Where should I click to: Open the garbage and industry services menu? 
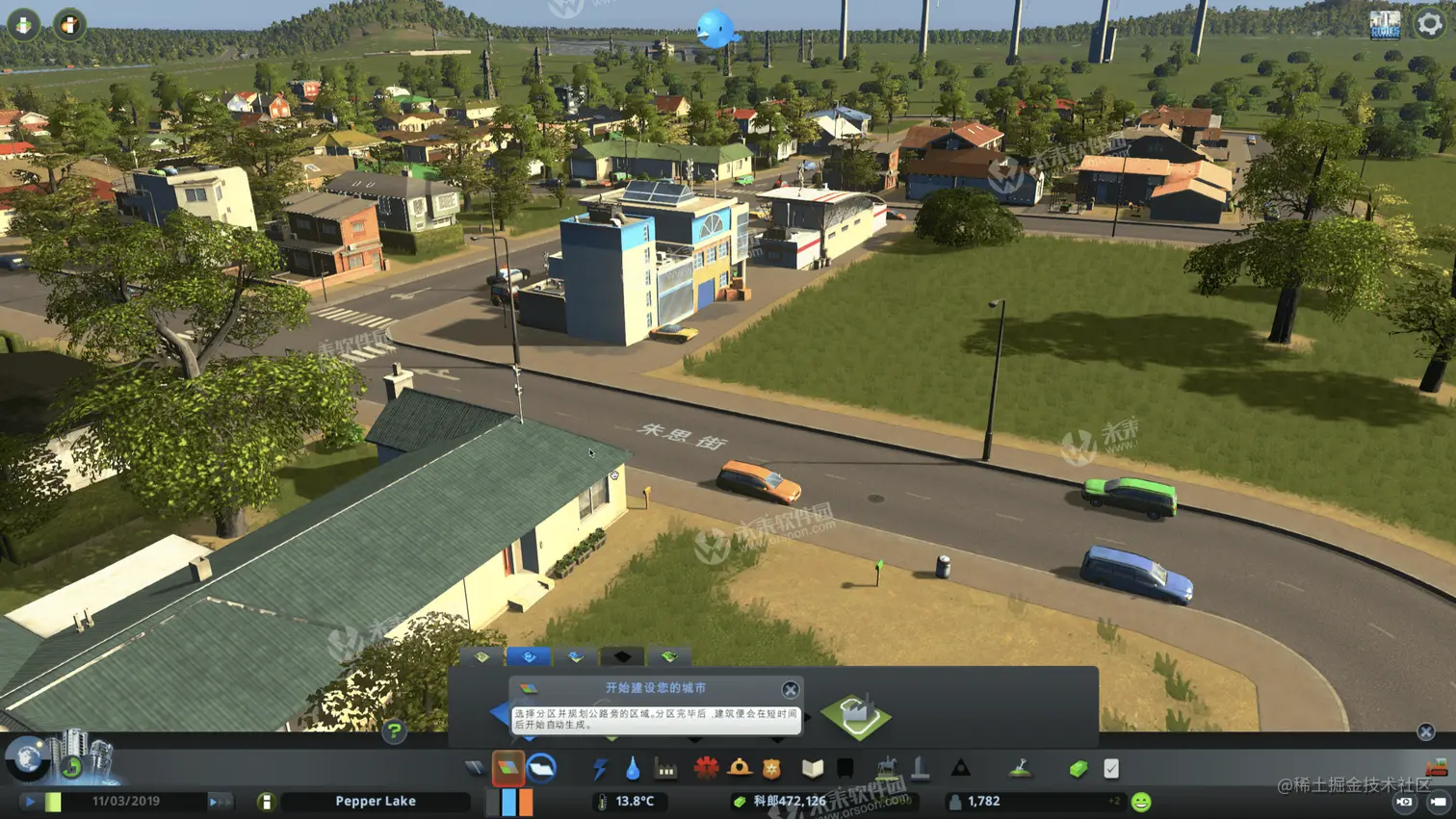[x=665, y=768]
